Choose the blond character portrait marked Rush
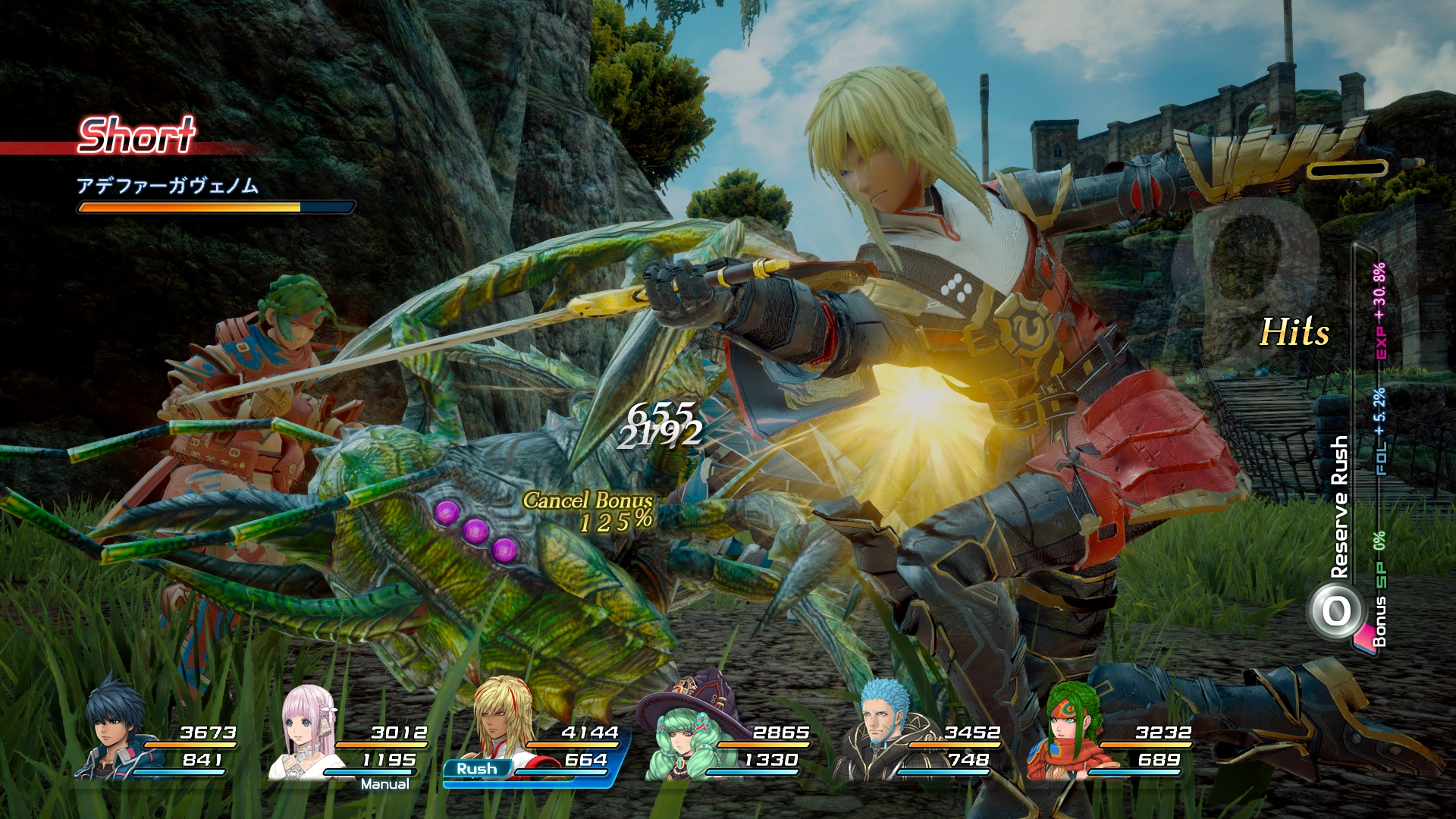The height and width of the screenshot is (819, 1456). click(x=500, y=724)
